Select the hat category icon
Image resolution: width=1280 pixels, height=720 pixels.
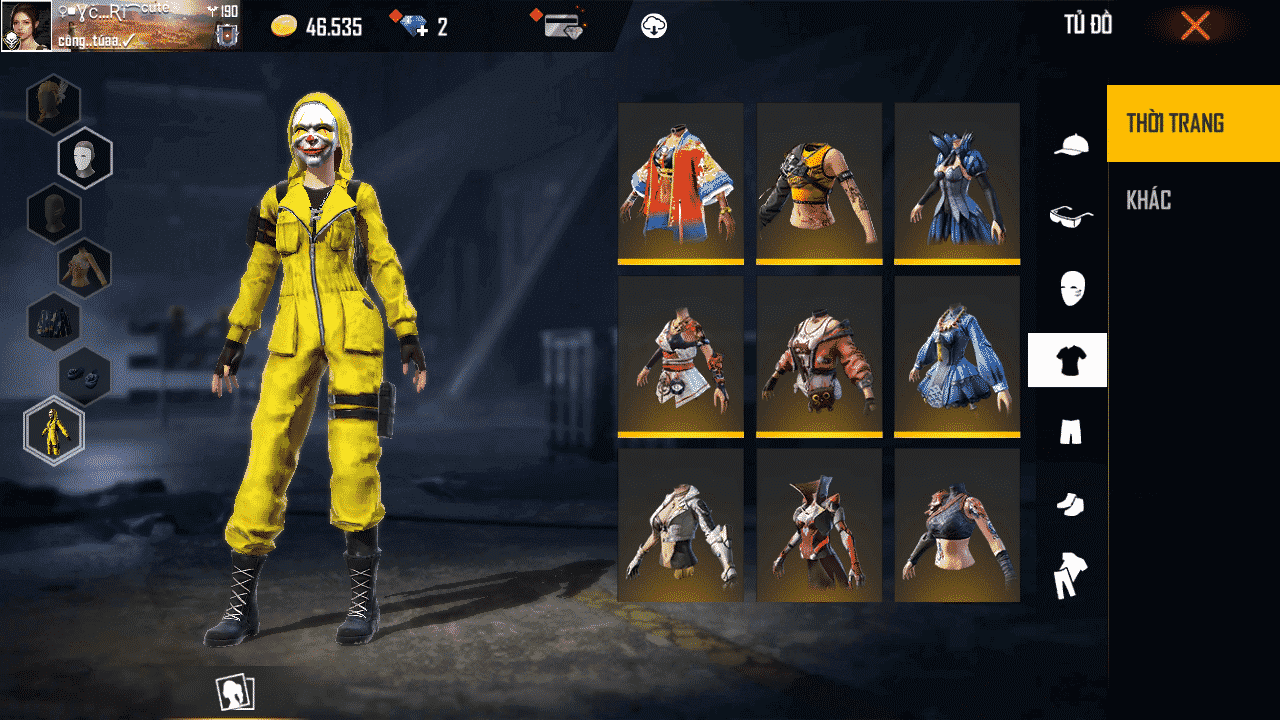[x=1069, y=144]
